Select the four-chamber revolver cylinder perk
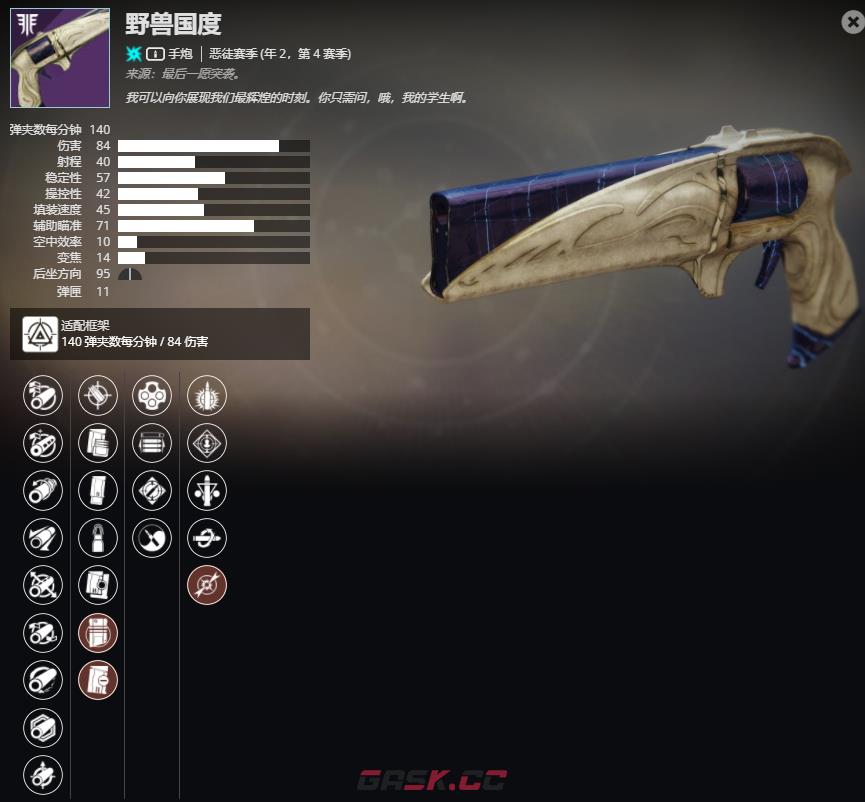This screenshot has height=802, width=865. [152, 395]
